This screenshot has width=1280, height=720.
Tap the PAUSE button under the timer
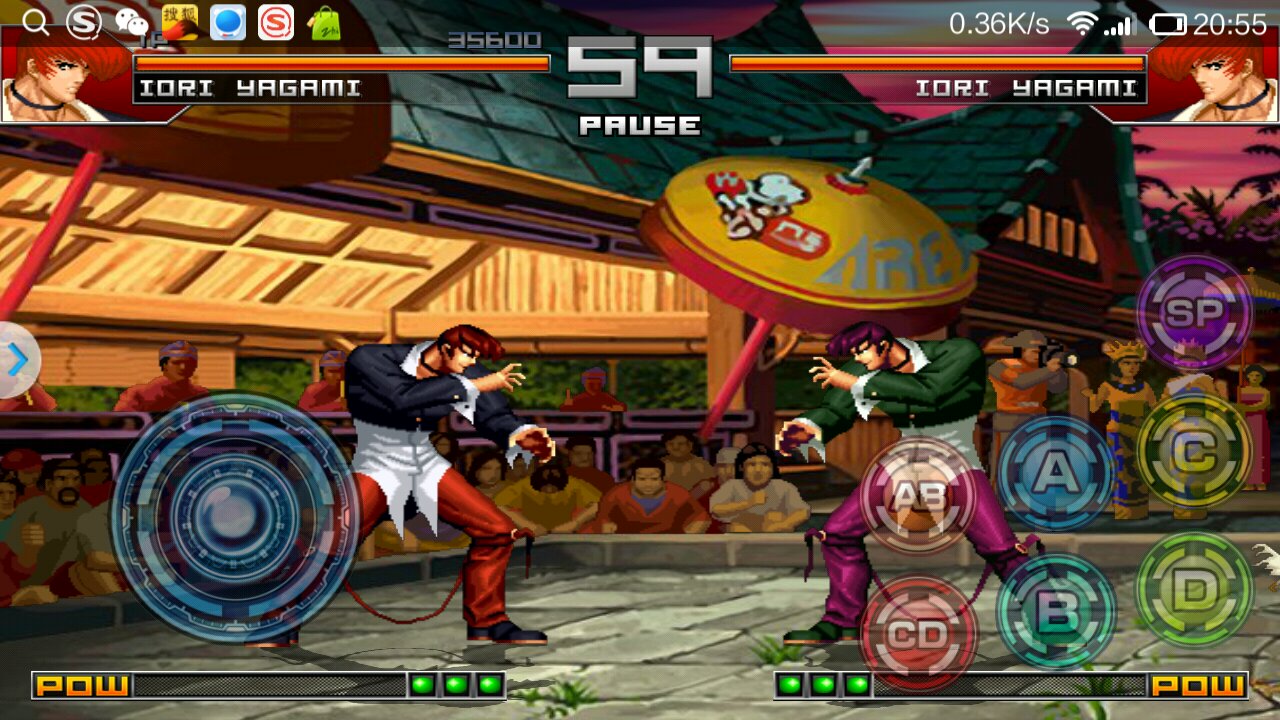point(640,126)
